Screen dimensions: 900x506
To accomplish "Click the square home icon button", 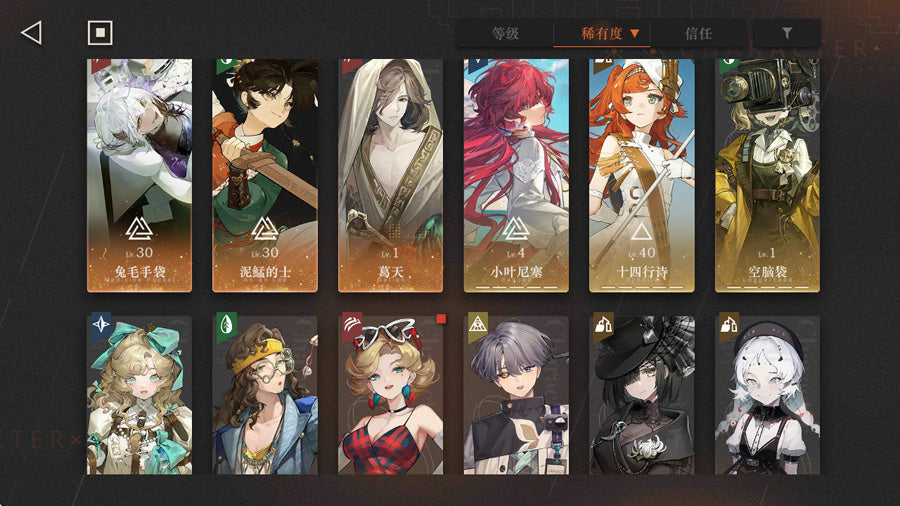I will (99, 33).
